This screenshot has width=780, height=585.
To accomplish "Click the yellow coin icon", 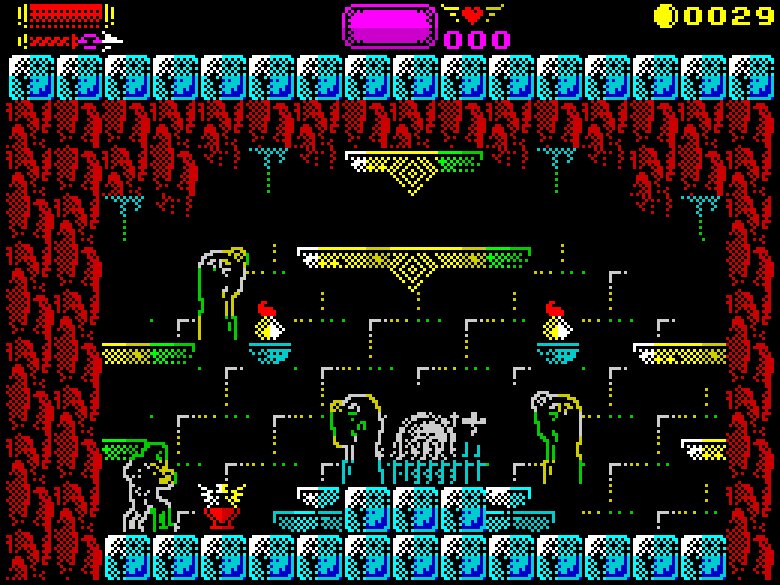I will [x=664, y=15].
